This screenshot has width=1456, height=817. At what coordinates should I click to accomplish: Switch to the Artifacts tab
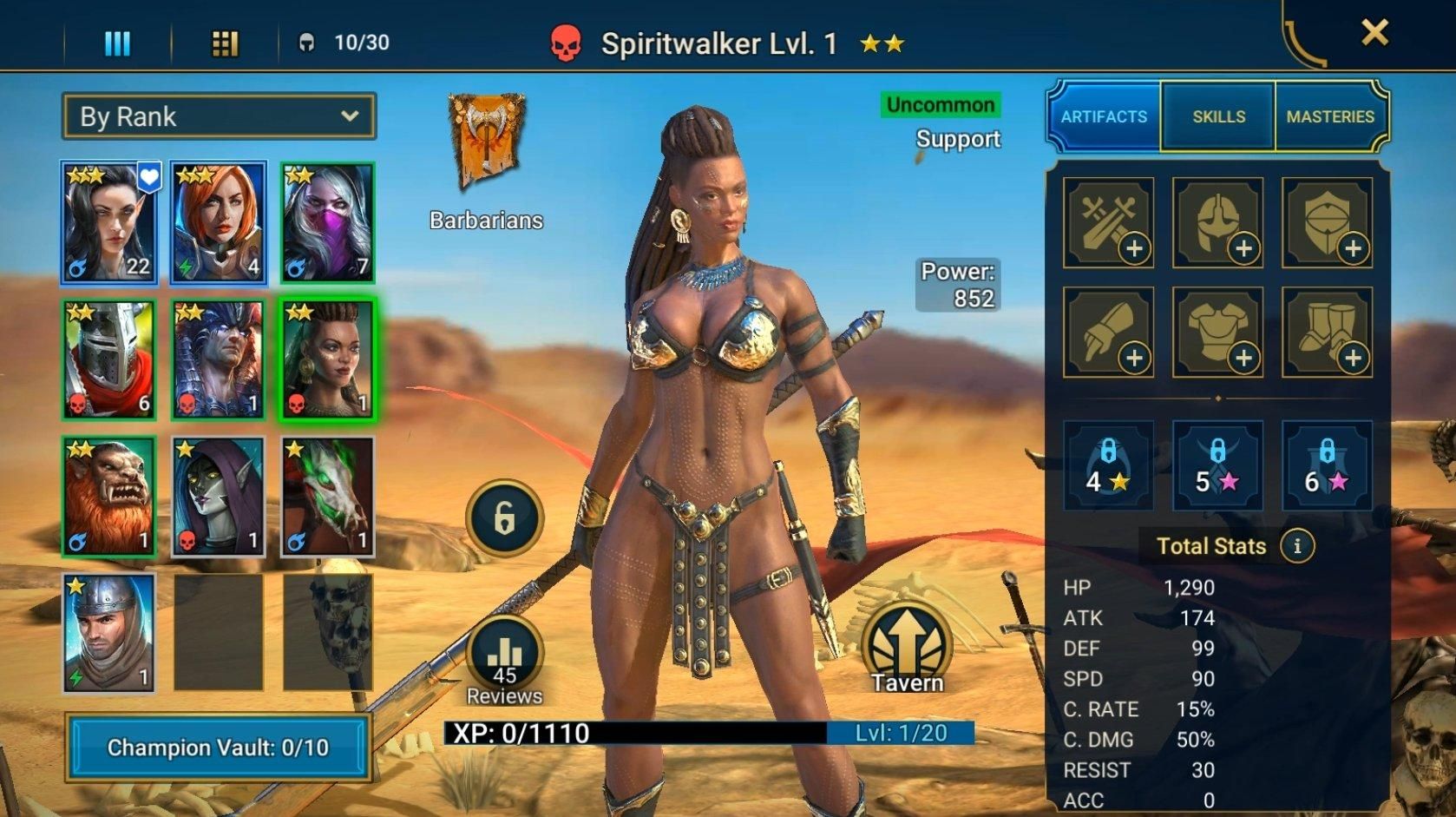tap(1104, 116)
